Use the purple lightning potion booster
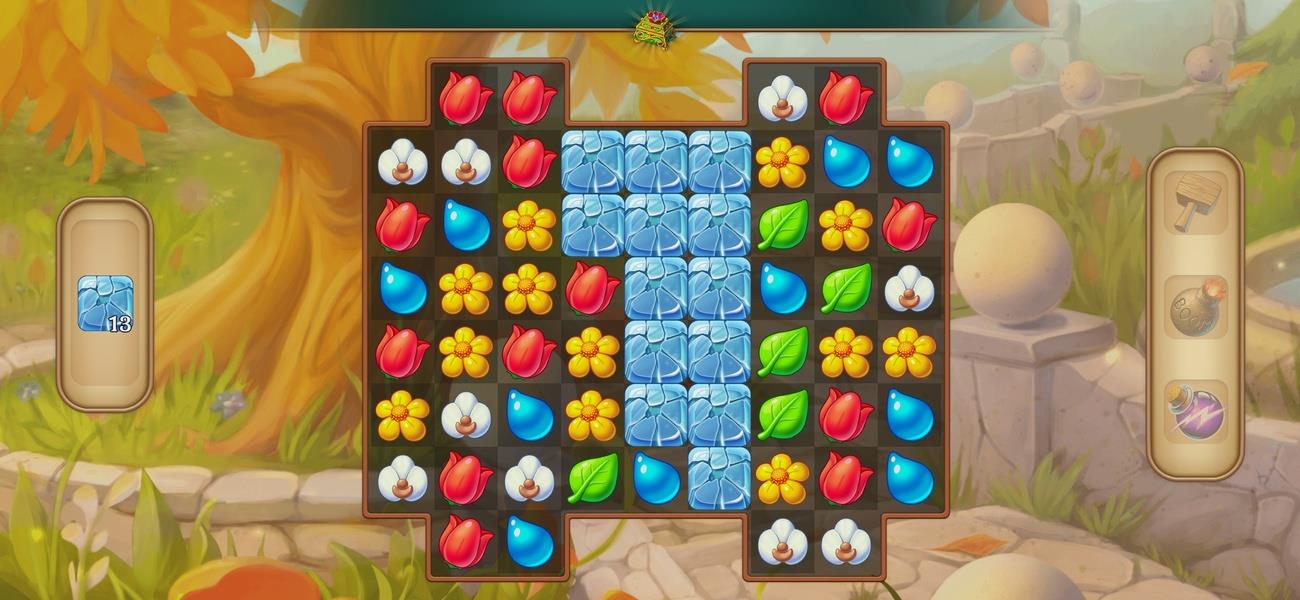The width and height of the screenshot is (1300, 600). tap(1195, 412)
